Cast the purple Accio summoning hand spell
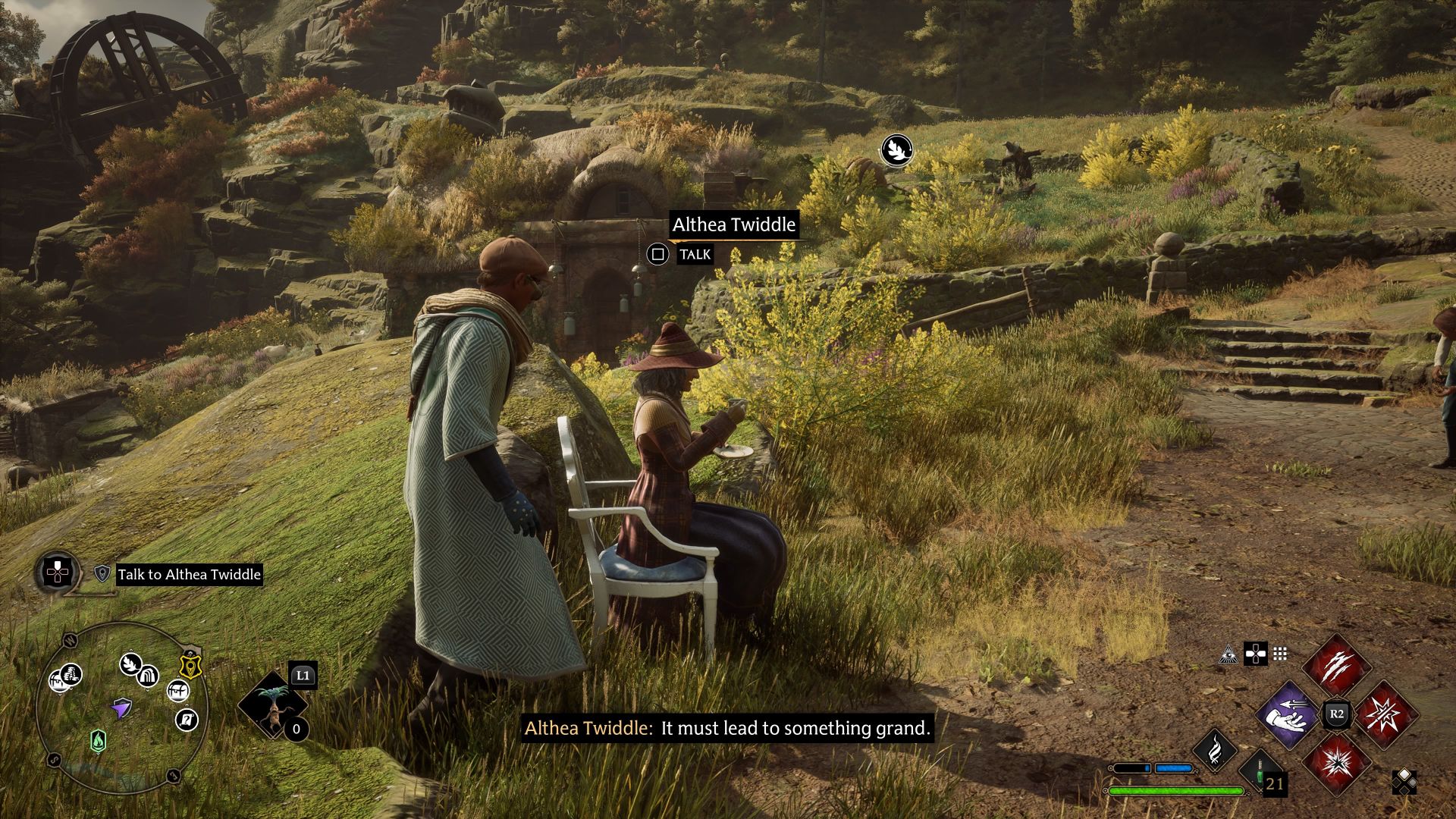This screenshot has height=819, width=1456. coord(1288,714)
